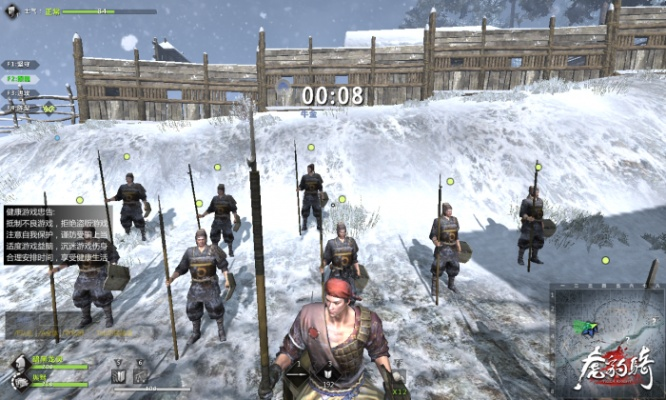Choose the highlighted F2 troop command

tap(20, 78)
